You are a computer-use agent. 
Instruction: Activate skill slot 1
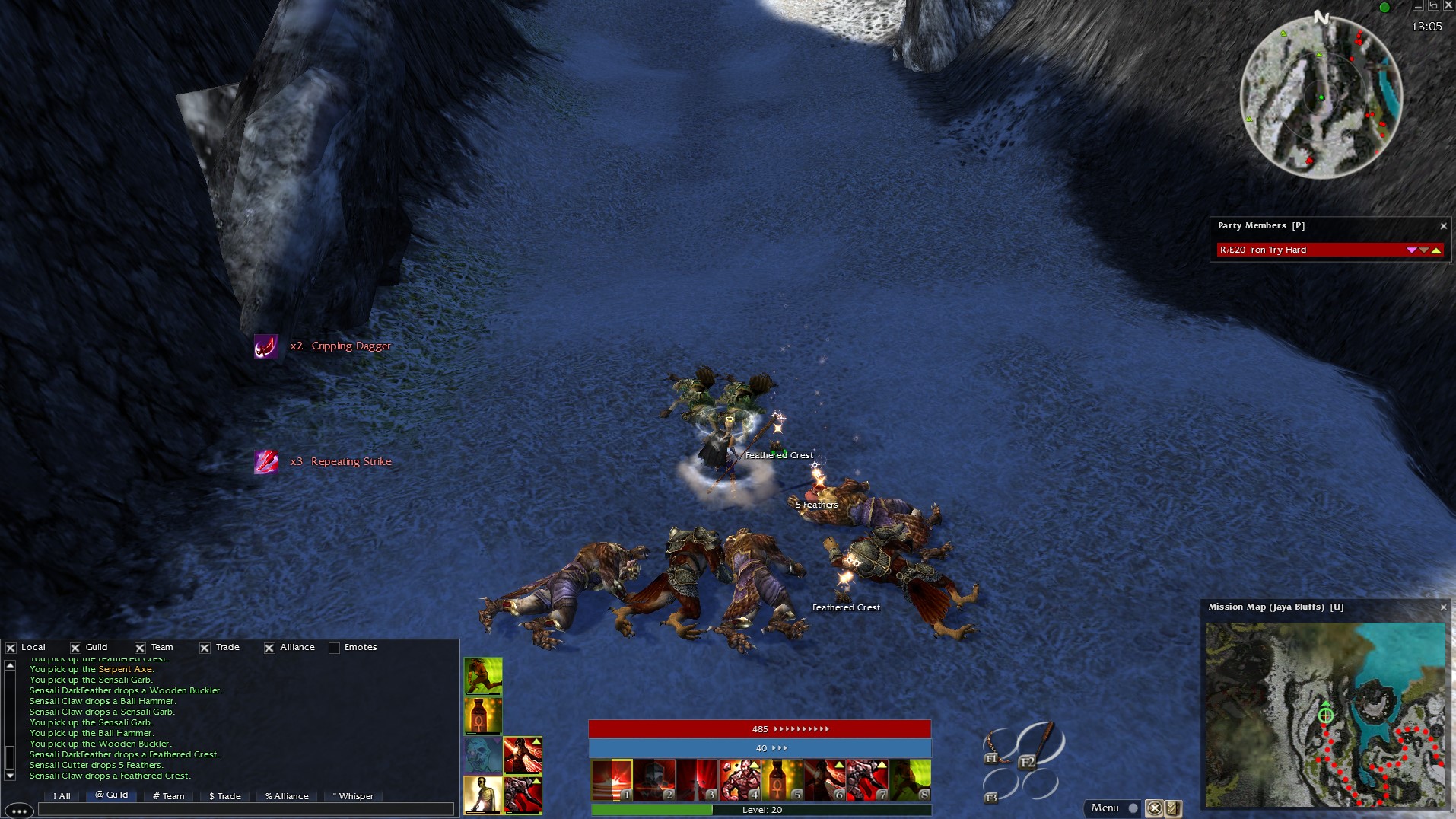pos(612,780)
